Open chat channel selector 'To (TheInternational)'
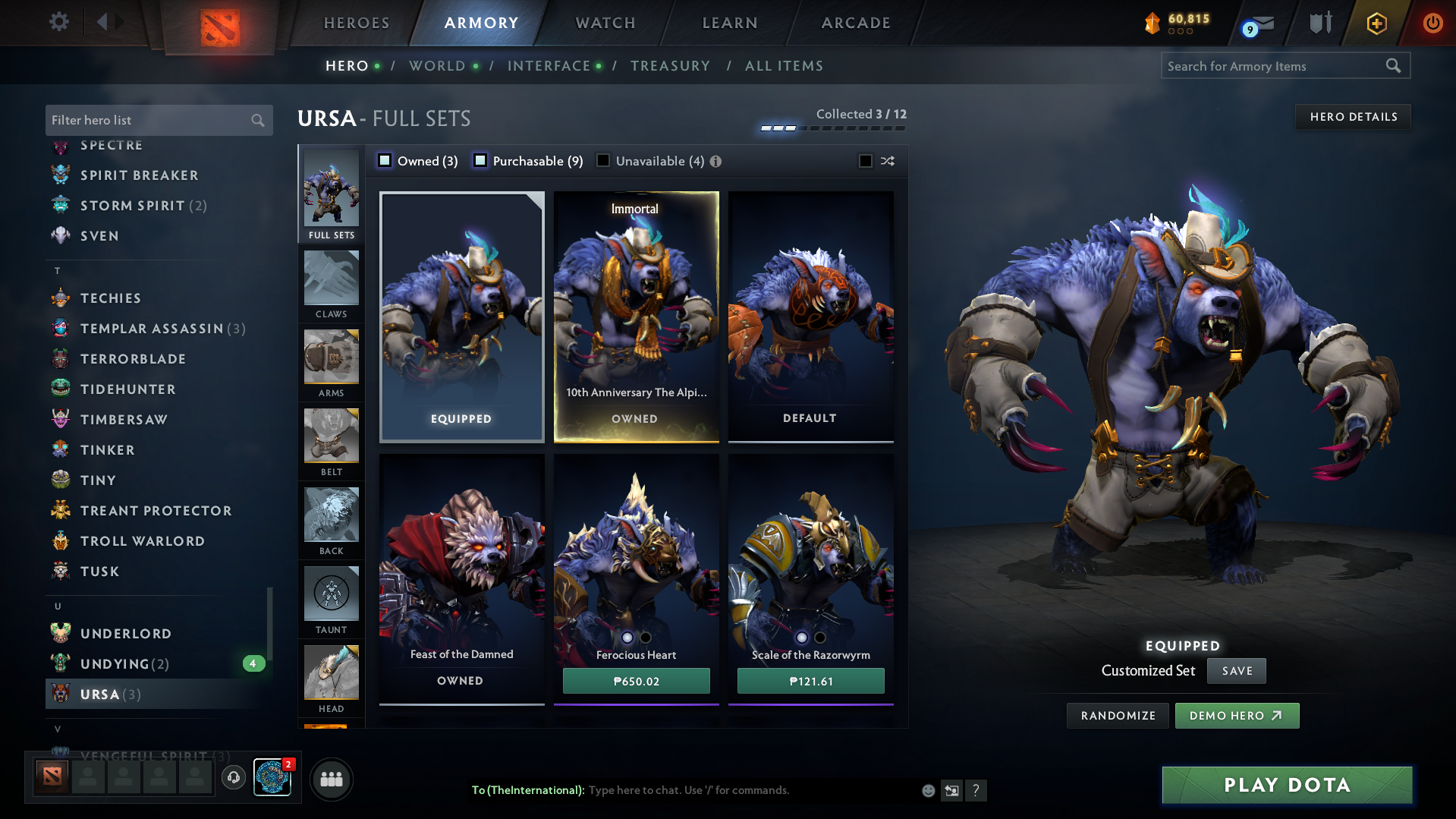The image size is (1456, 819). click(529, 790)
